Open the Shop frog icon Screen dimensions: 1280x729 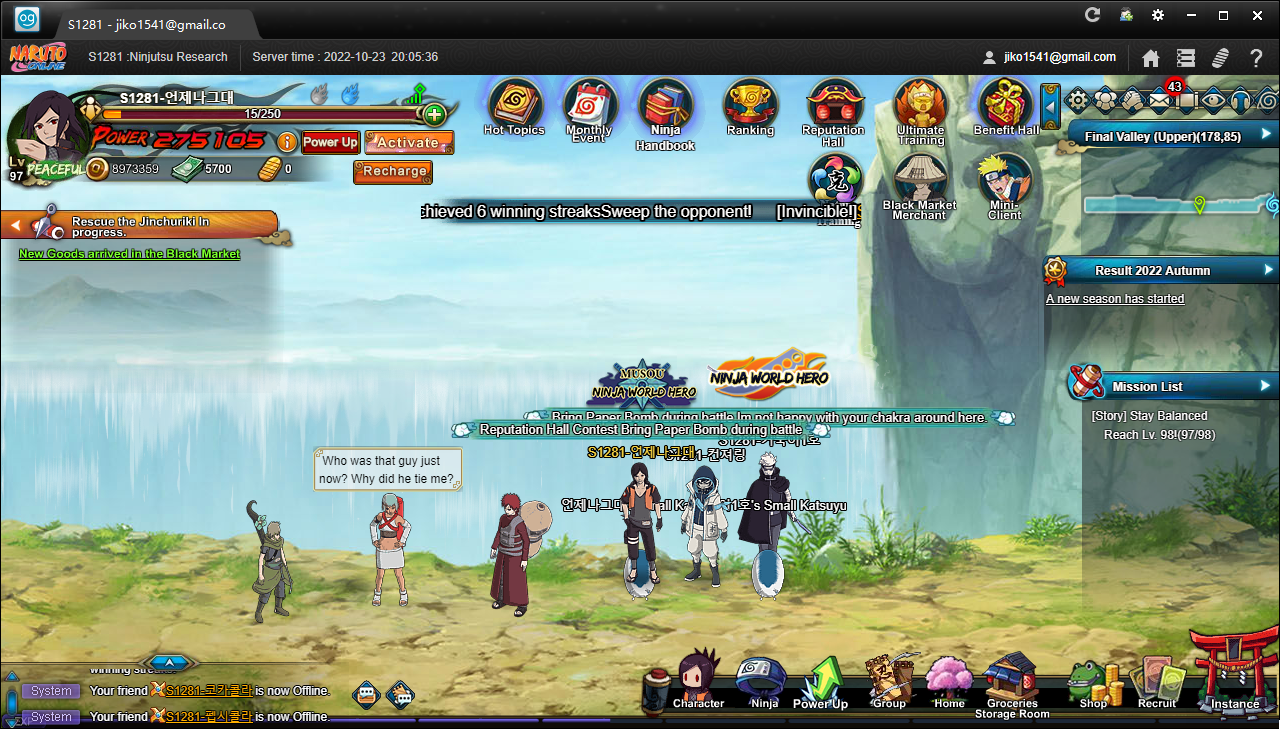click(x=1093, y=682)
